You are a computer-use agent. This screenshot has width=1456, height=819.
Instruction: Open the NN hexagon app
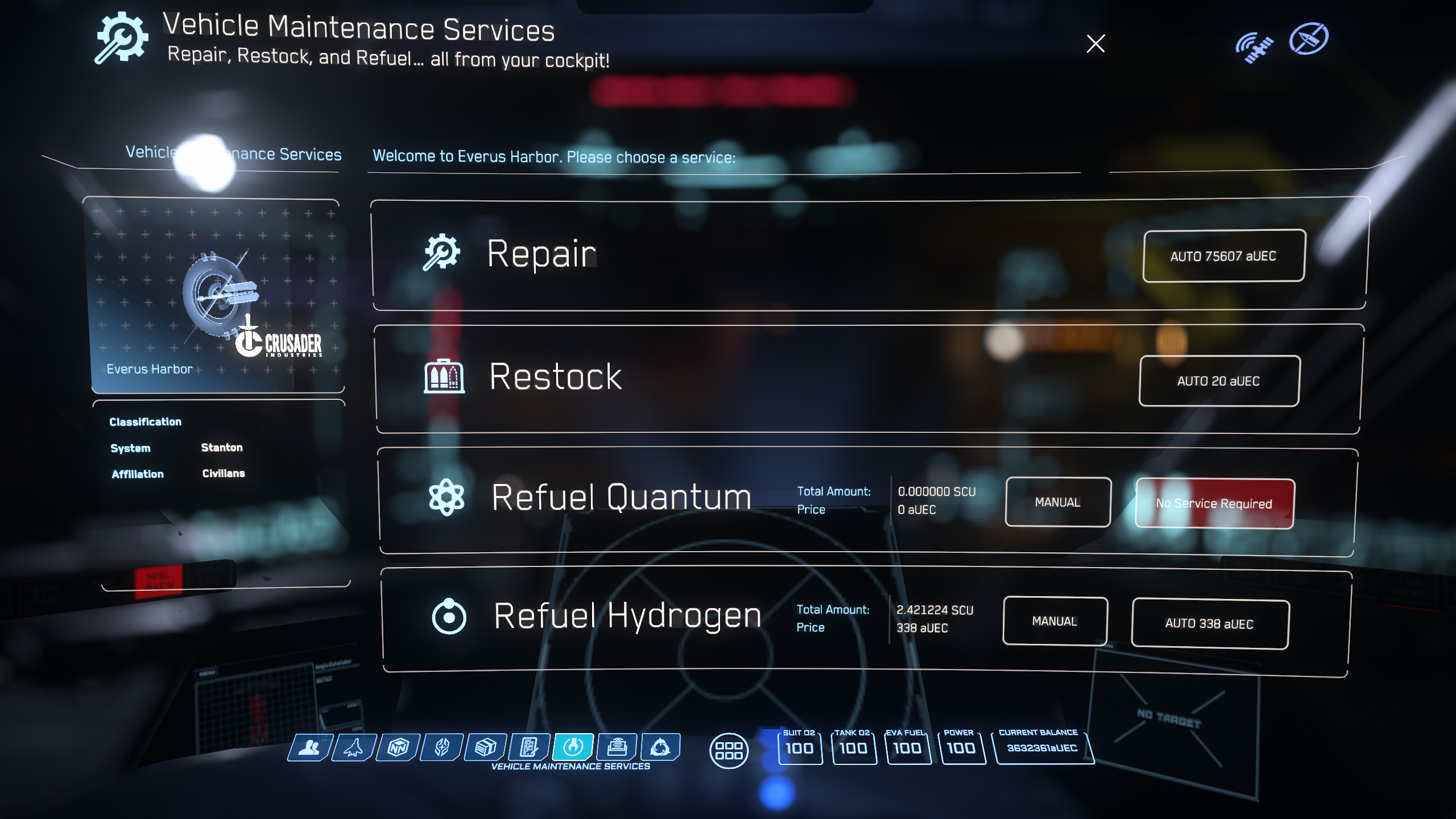(x=398, y=747)
